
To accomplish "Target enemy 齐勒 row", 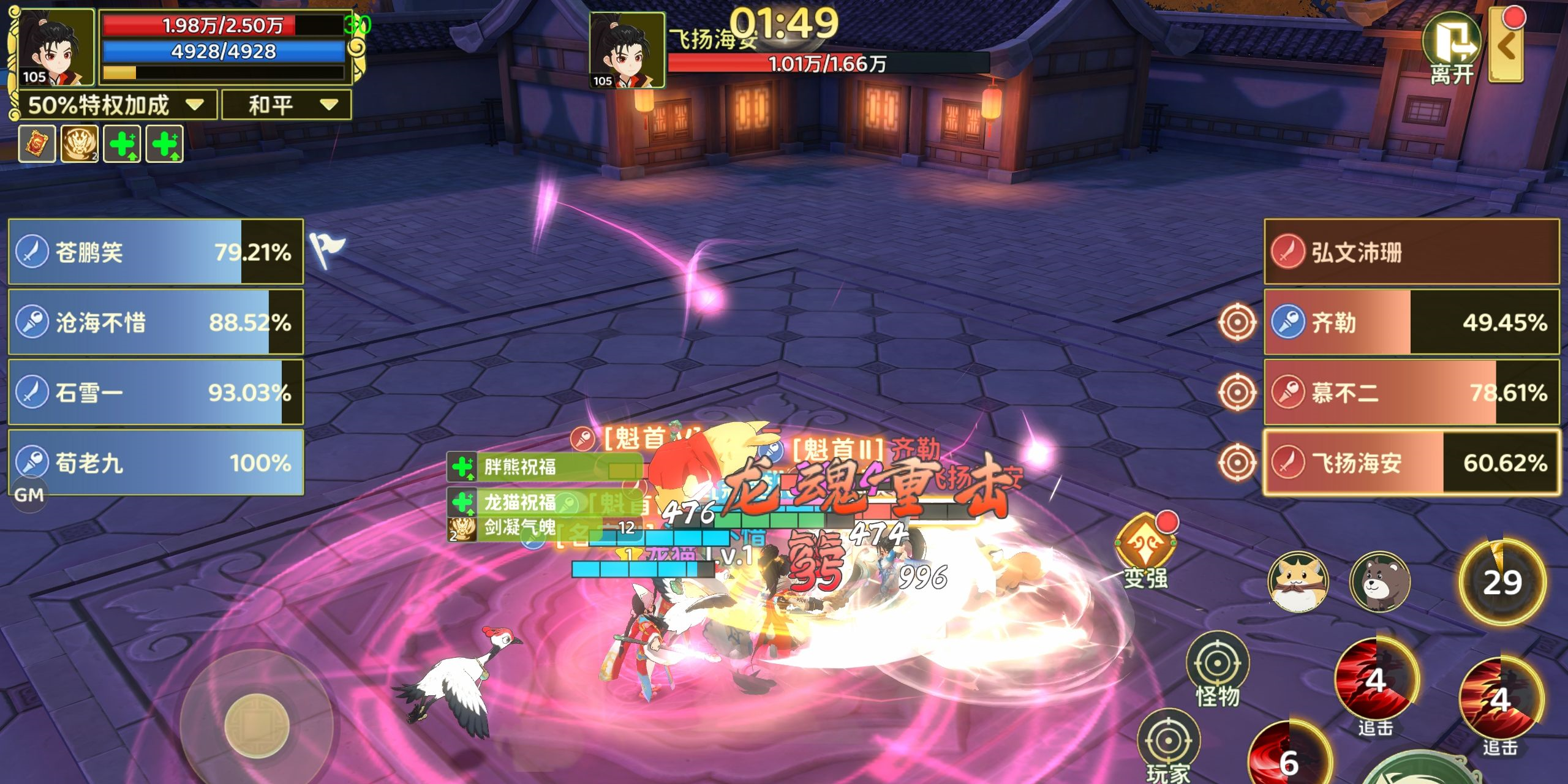I will click(x=1411, y=322).
